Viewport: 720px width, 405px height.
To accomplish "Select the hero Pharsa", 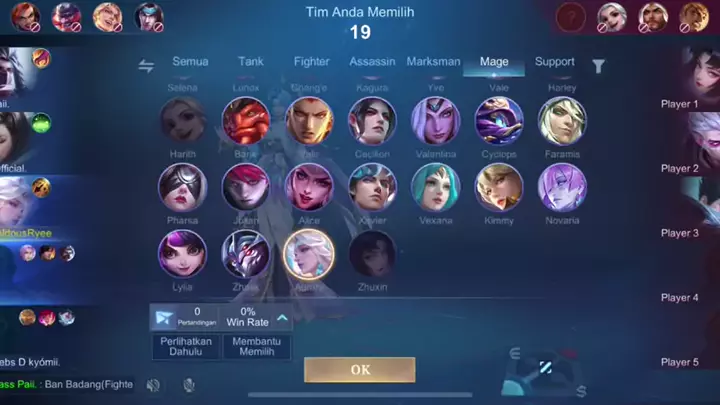I will 182,187.
